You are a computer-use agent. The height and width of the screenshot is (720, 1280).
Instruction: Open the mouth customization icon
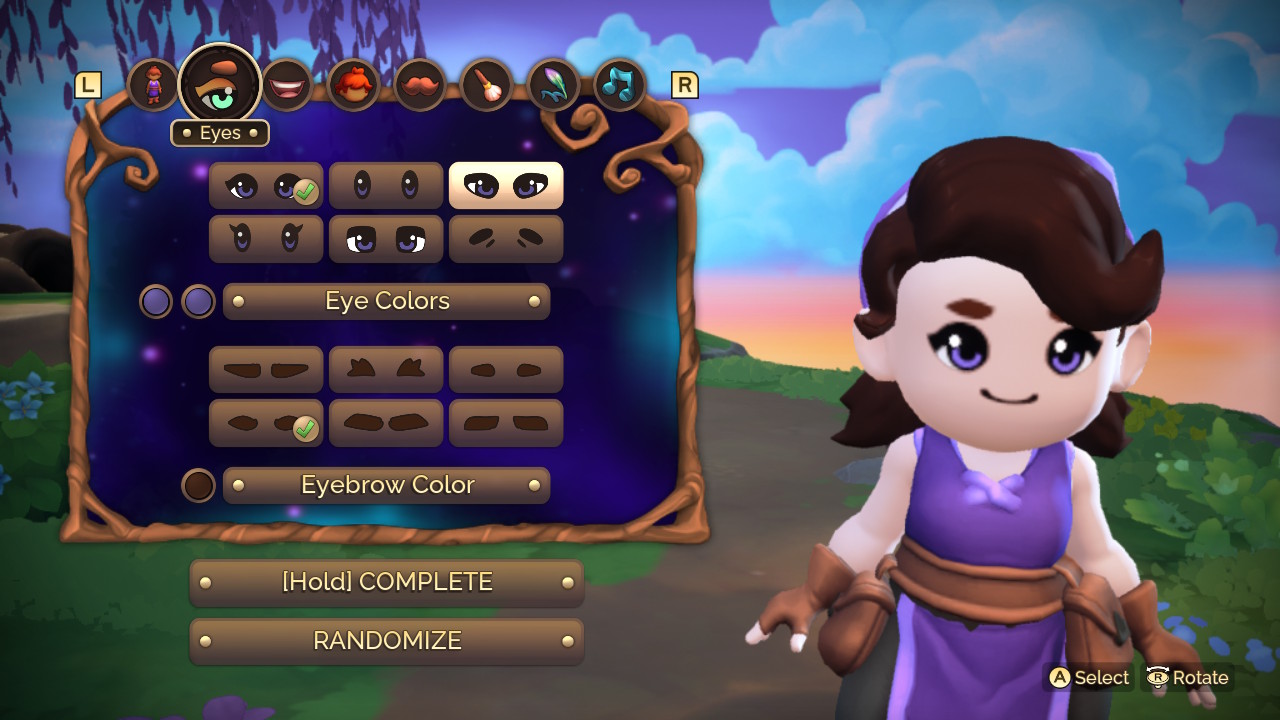[287, 84]
